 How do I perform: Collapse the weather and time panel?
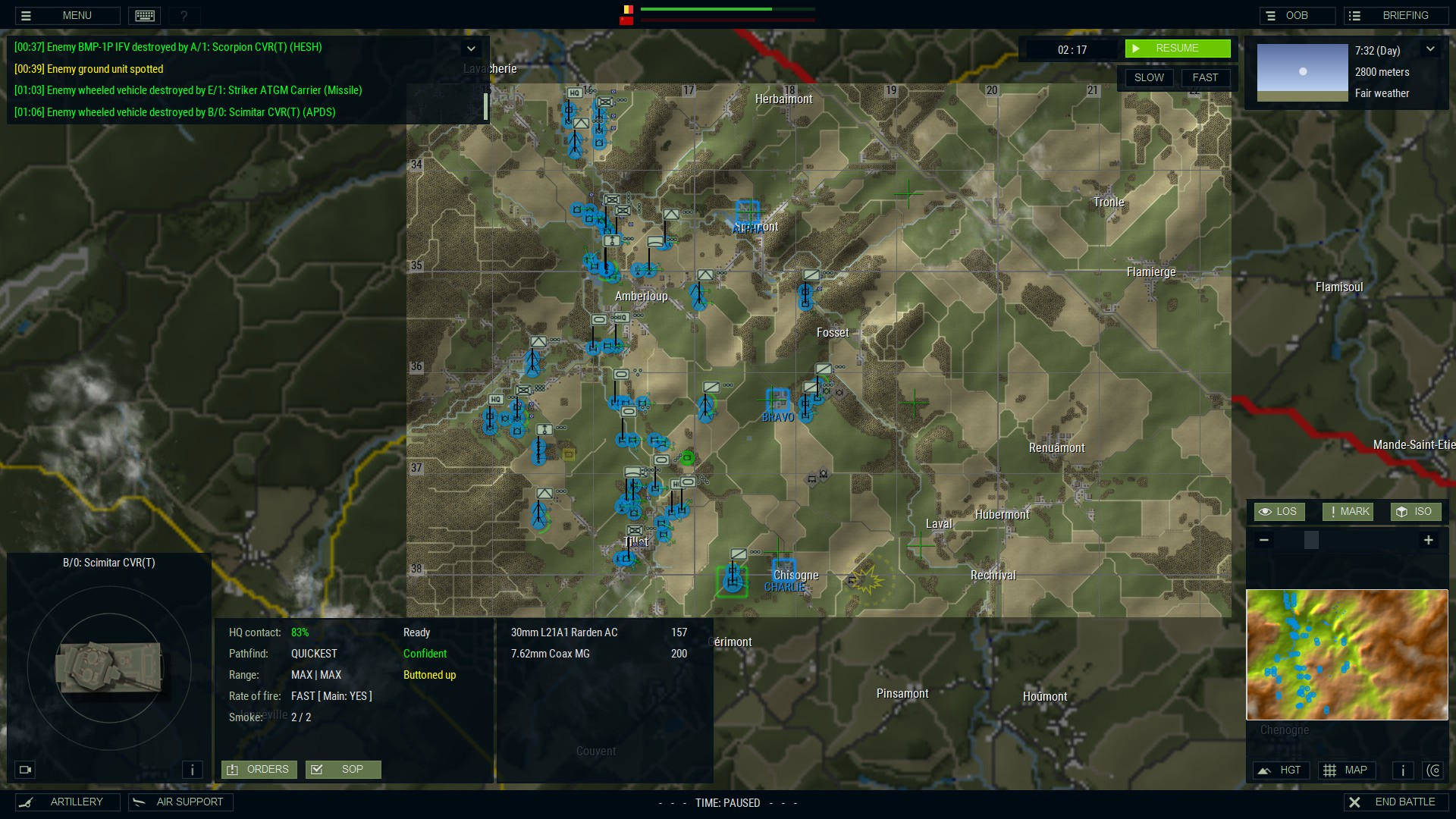pyautogui.click(x=1430, y=49)
